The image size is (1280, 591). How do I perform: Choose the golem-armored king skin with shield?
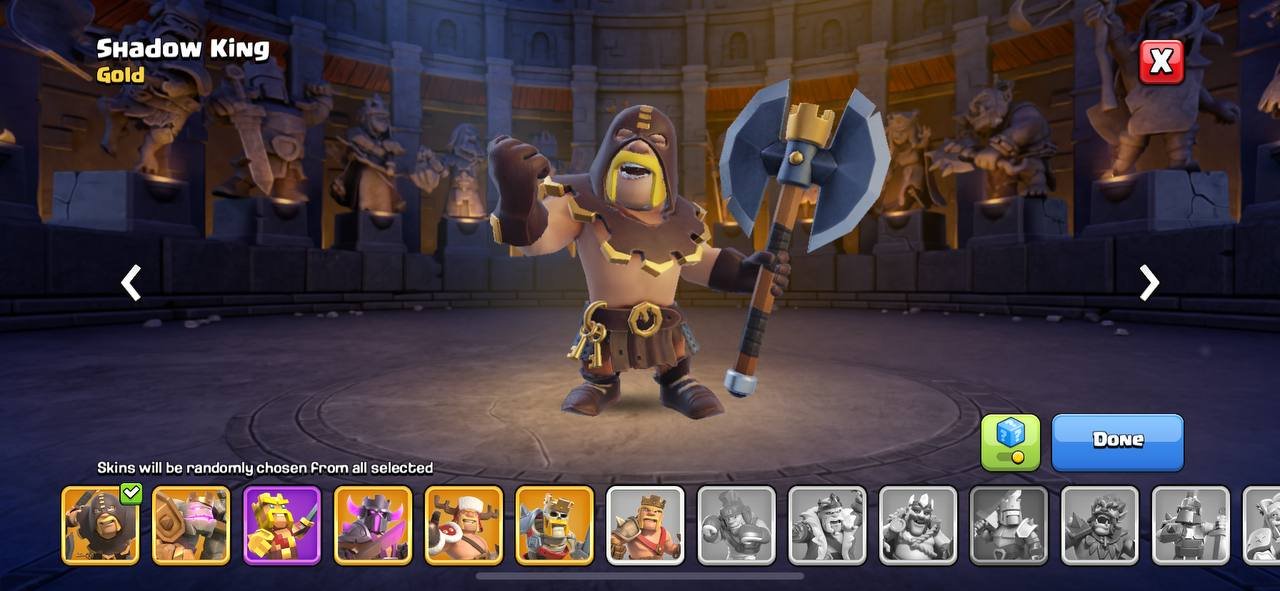click(x=191, y=525)
